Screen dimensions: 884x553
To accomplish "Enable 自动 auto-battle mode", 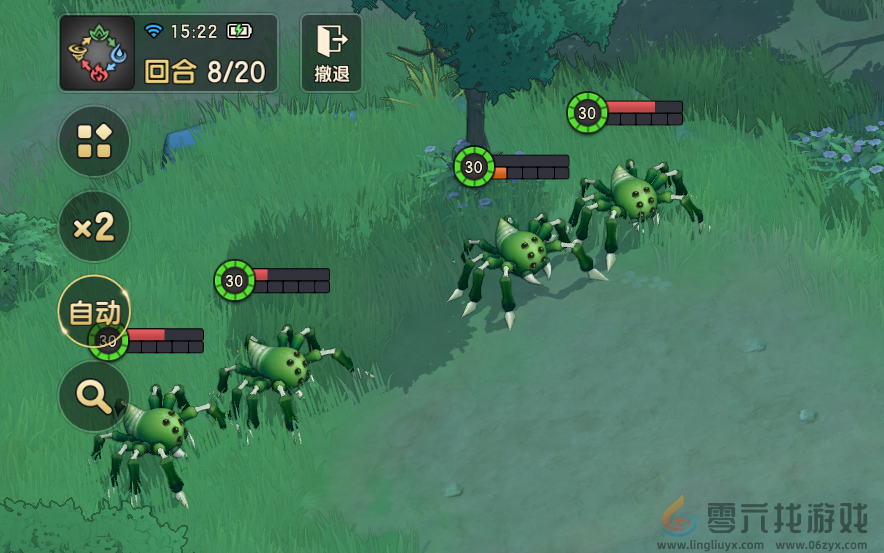I will coord(94,312).
